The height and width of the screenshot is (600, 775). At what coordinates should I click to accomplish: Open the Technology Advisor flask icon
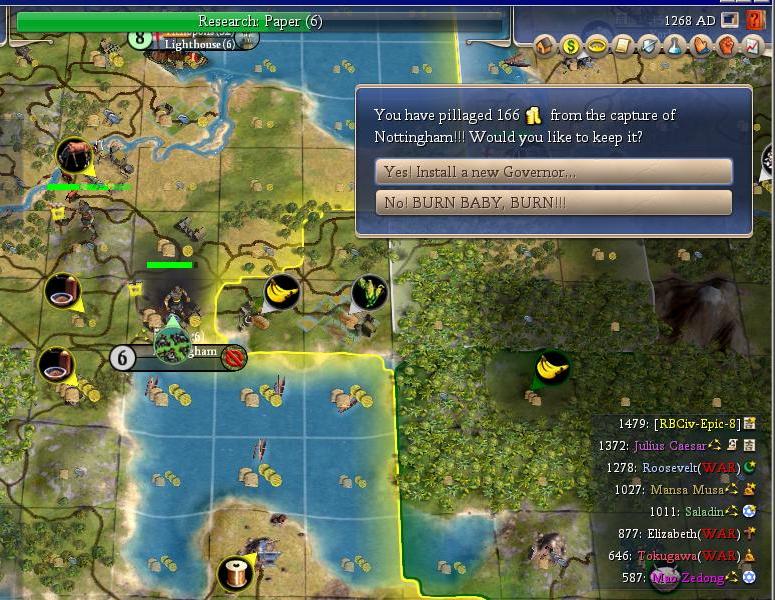click(675, 45)
